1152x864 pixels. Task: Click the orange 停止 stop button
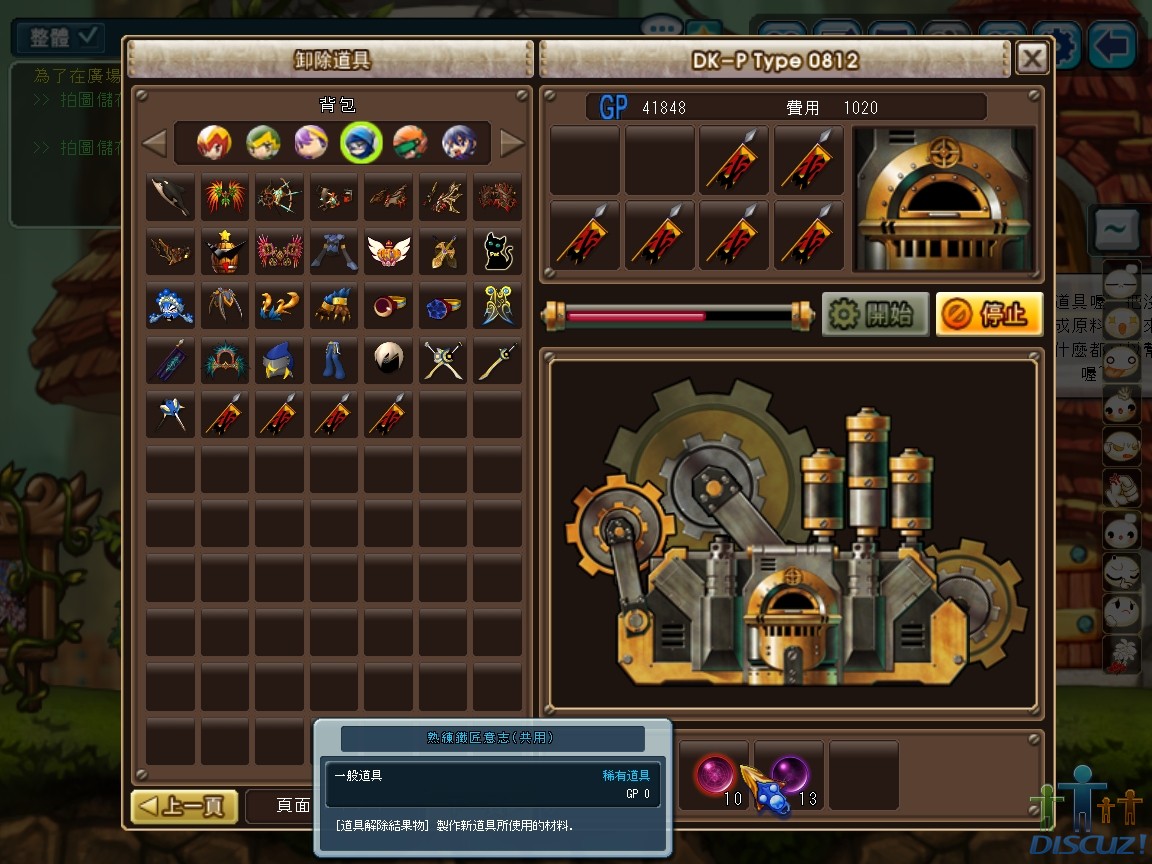coord(989,315)
